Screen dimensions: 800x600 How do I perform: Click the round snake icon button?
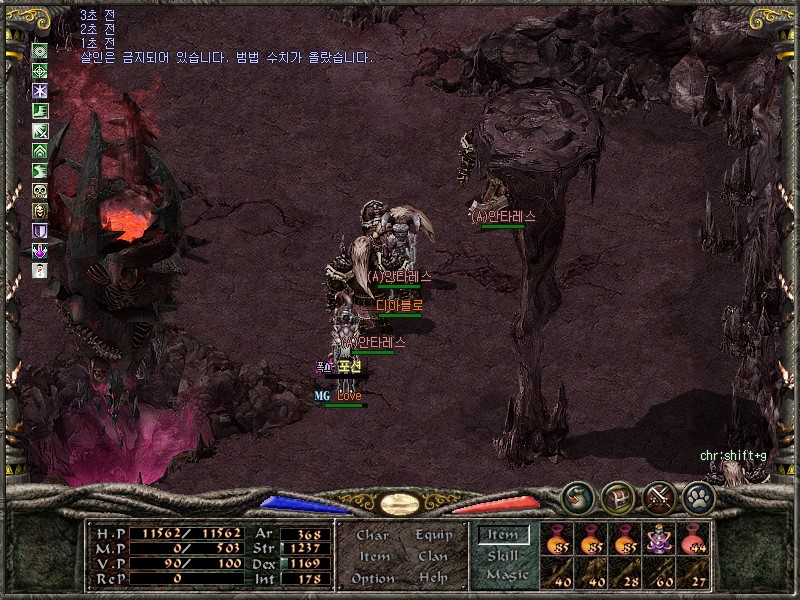[577, 497]
